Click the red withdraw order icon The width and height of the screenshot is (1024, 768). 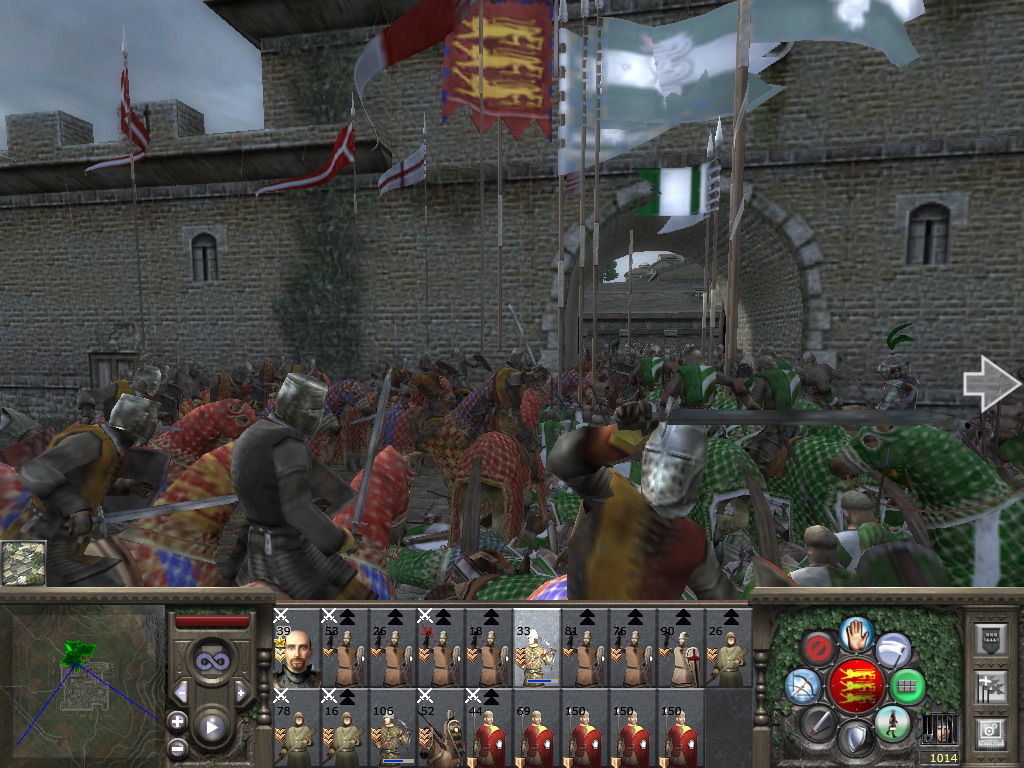[819, 648]
